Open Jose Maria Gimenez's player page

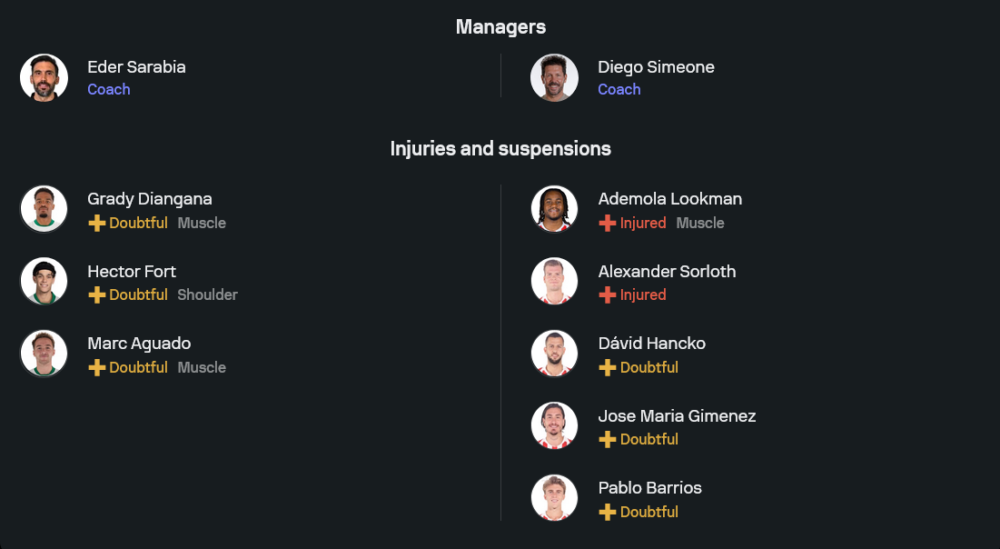(x=676, y=416)
